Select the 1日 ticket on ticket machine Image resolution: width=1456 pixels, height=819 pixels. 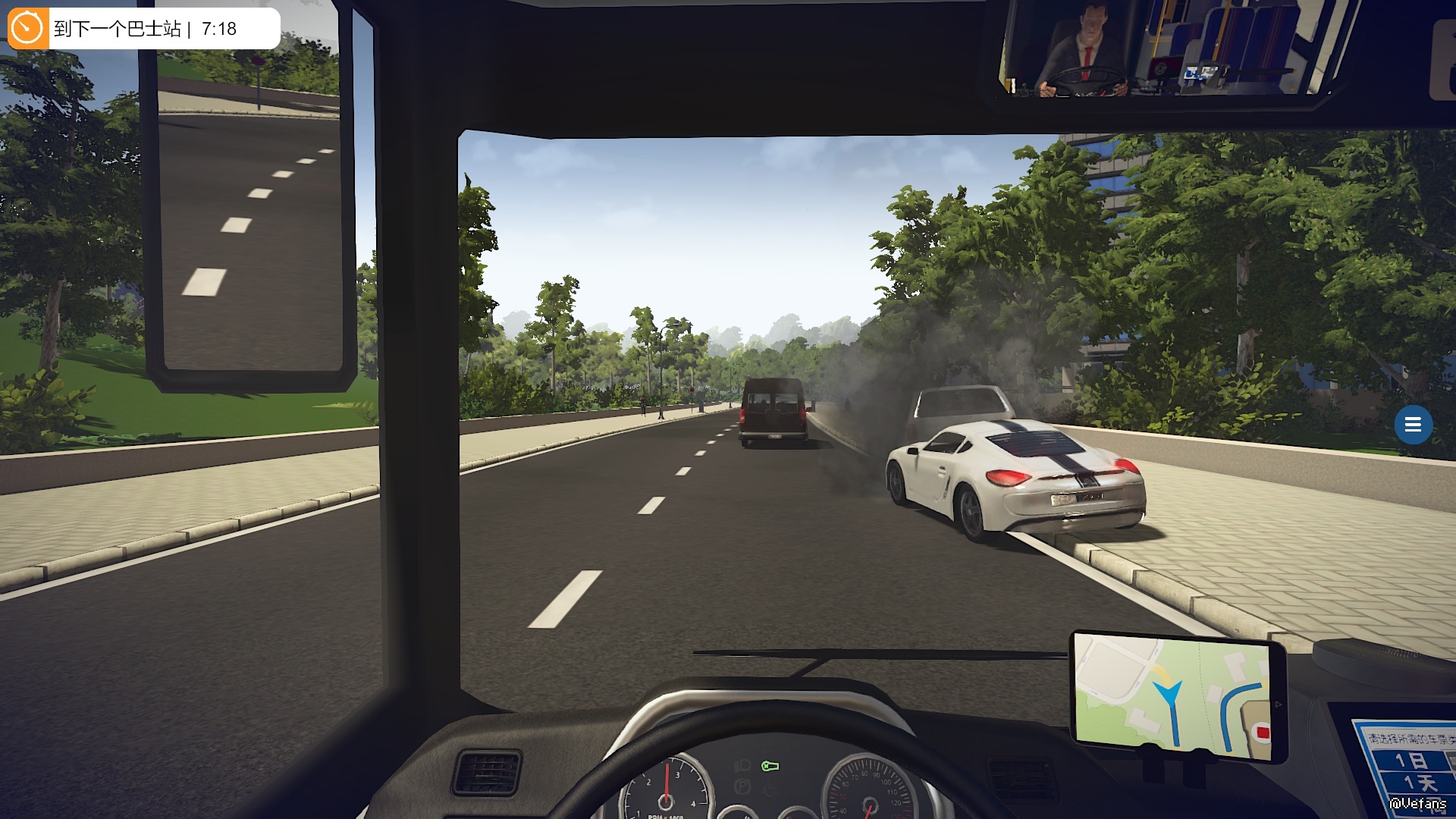point(1412,760)
